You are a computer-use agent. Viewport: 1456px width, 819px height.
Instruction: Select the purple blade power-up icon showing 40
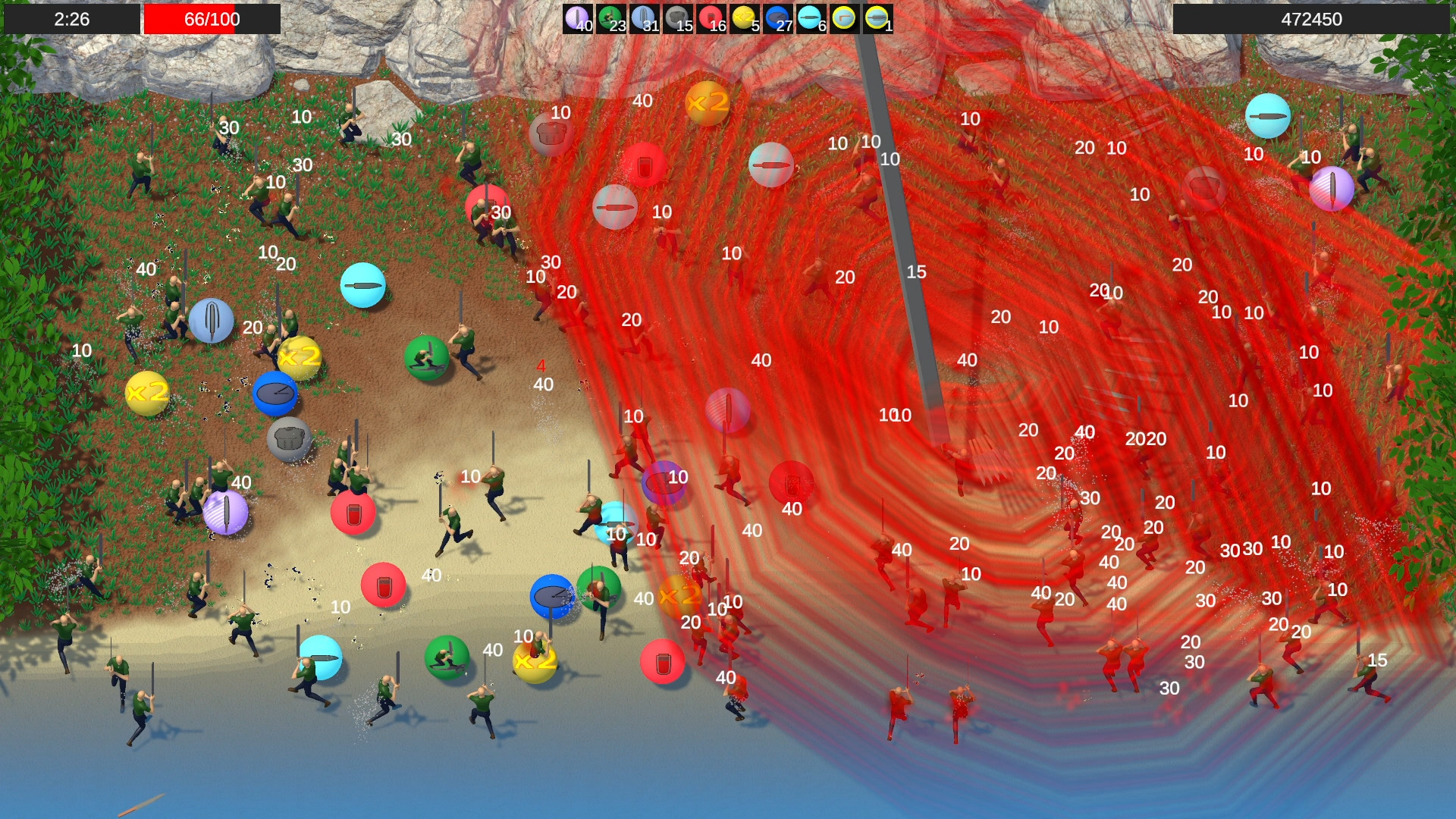[x=577, y=17]
